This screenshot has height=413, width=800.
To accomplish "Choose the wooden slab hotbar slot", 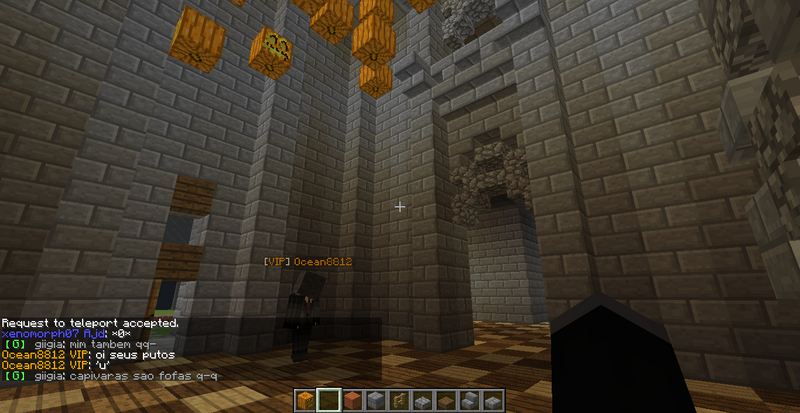I will click(x=445, y=400).
